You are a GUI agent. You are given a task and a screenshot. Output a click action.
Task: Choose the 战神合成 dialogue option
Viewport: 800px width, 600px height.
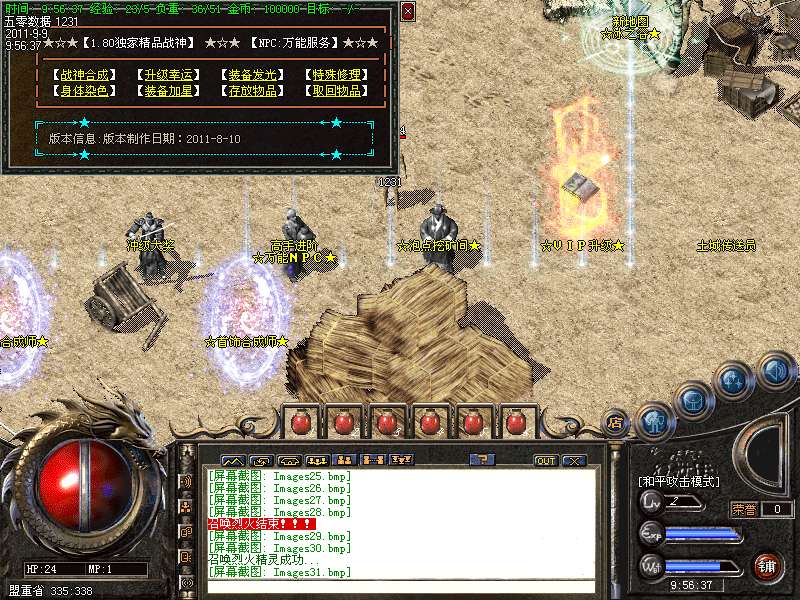[82, 75]
